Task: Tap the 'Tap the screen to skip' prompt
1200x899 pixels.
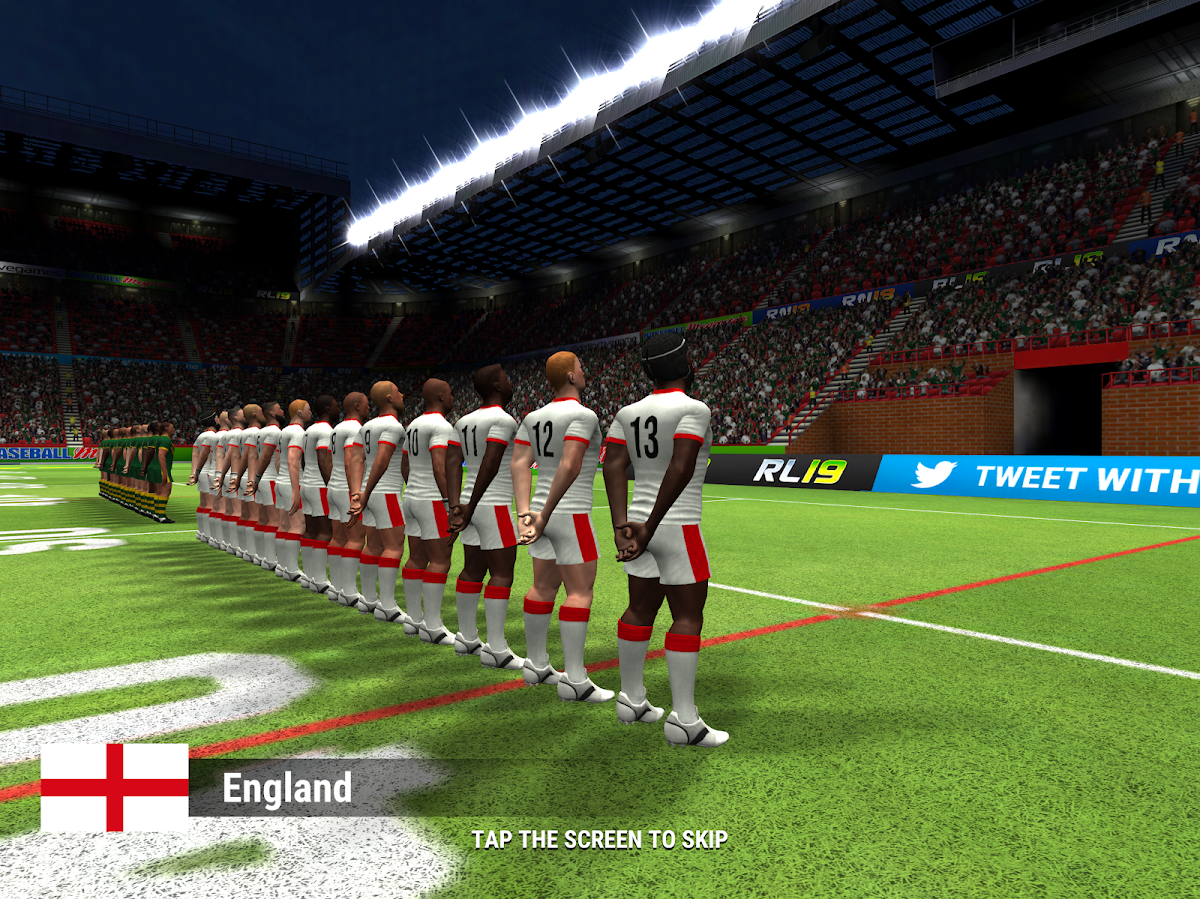Action: 599,839
